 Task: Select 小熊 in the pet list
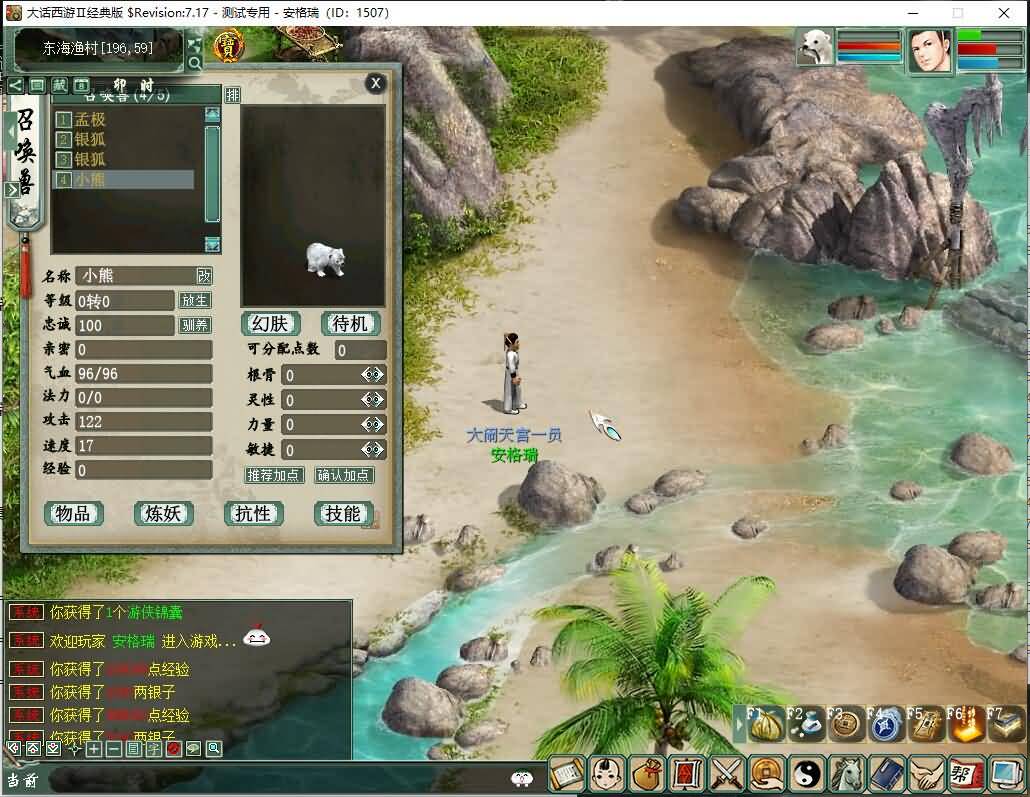[90, 180]
